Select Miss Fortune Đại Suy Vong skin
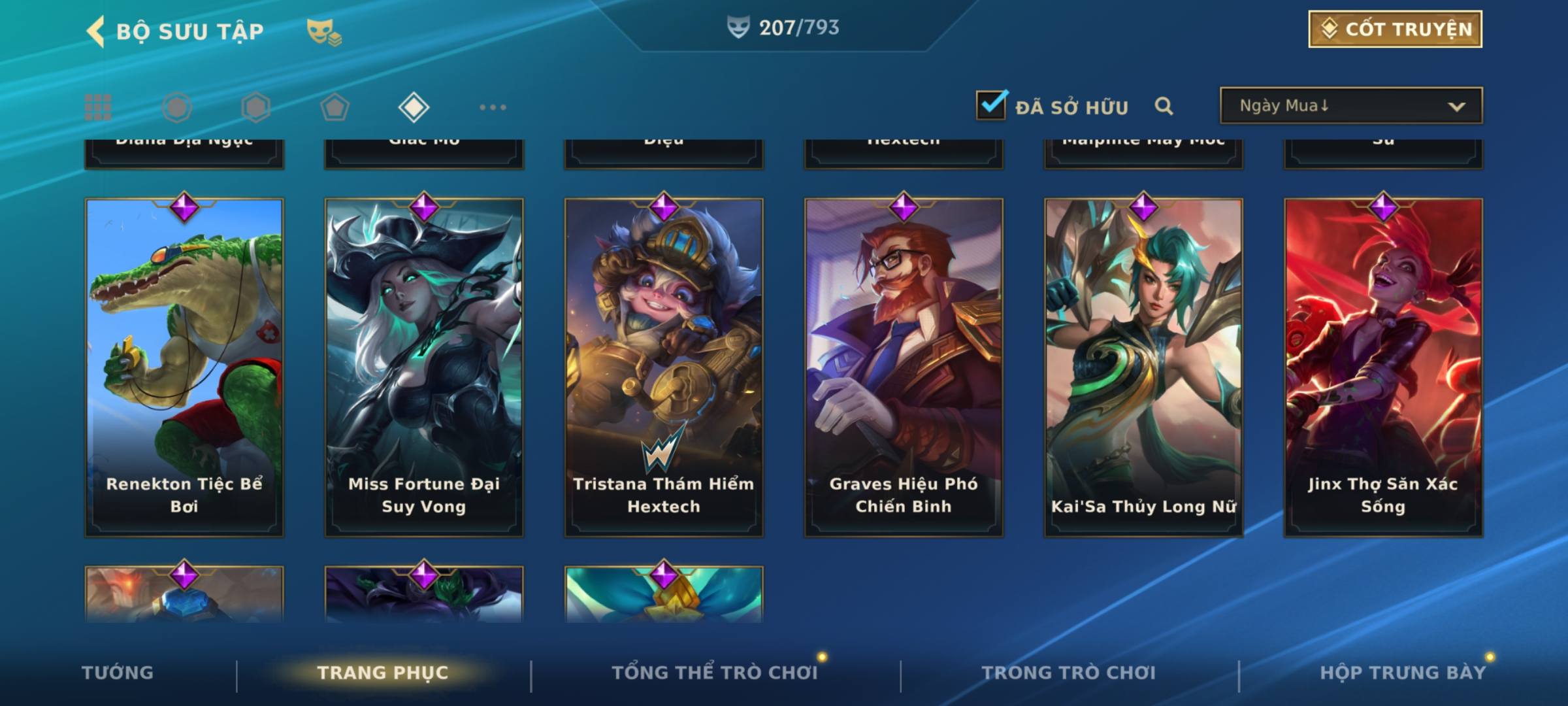 [424, 366]
